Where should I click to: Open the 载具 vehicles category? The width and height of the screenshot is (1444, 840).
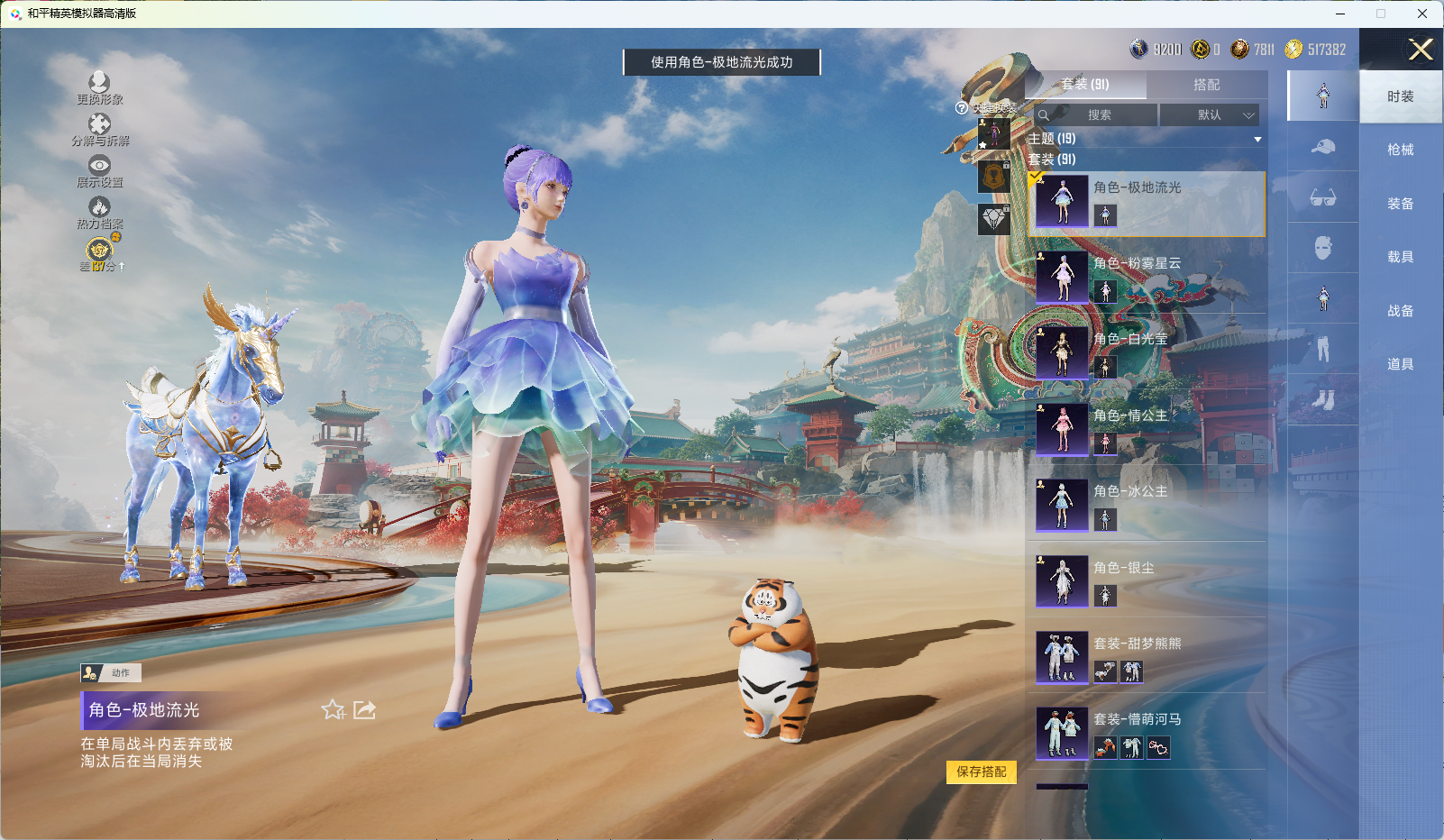tap(1400, 257)
